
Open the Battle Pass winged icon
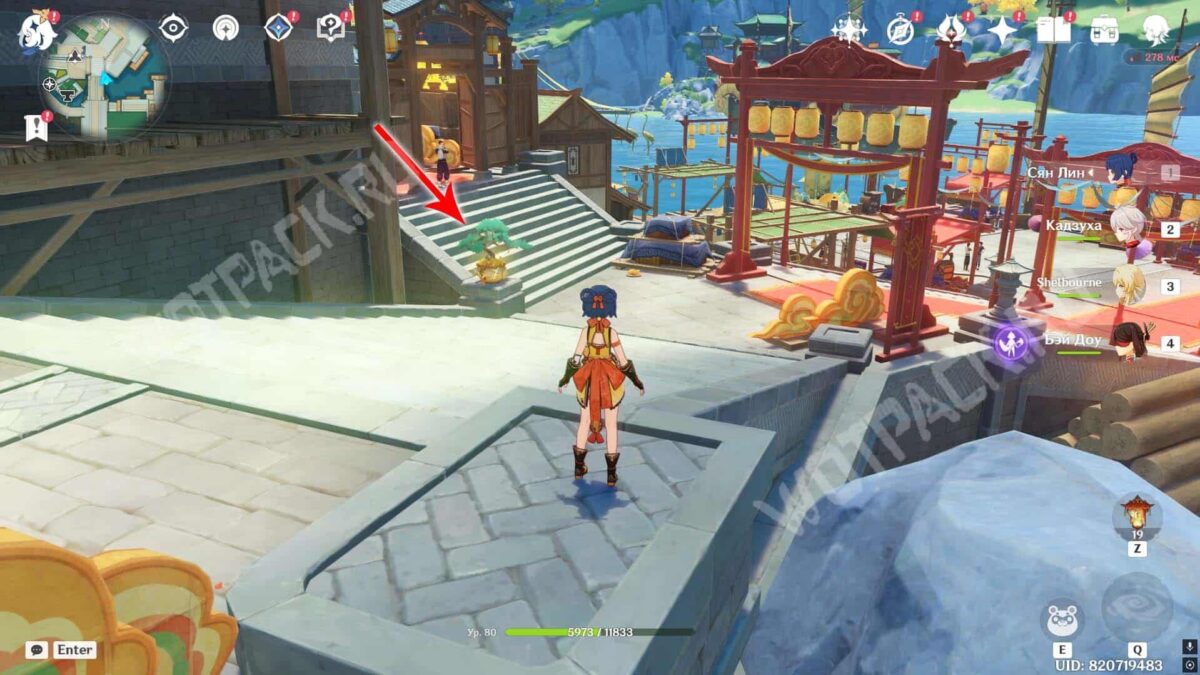950,30
